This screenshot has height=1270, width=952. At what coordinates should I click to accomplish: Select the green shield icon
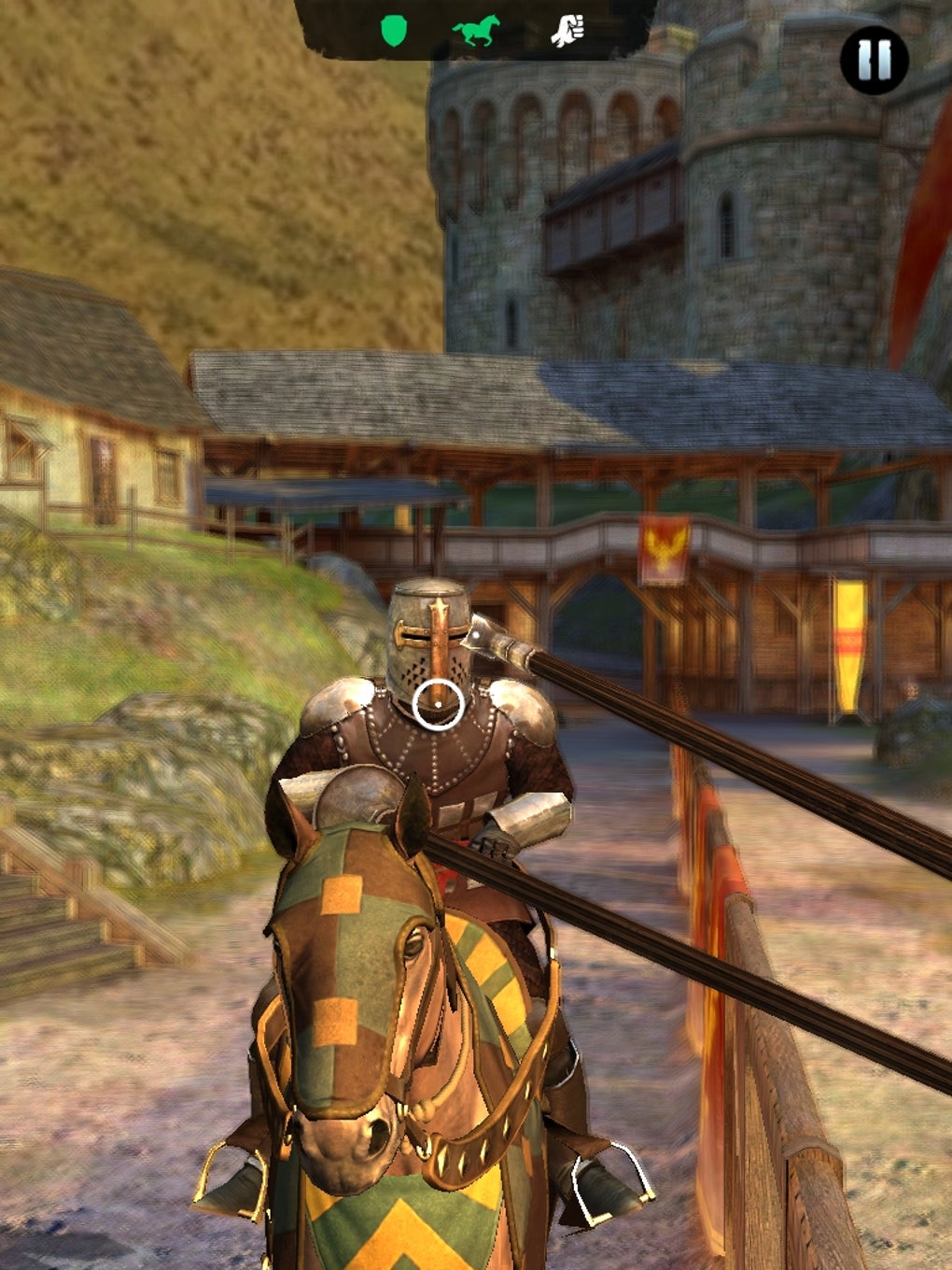(x=396, y=32)
